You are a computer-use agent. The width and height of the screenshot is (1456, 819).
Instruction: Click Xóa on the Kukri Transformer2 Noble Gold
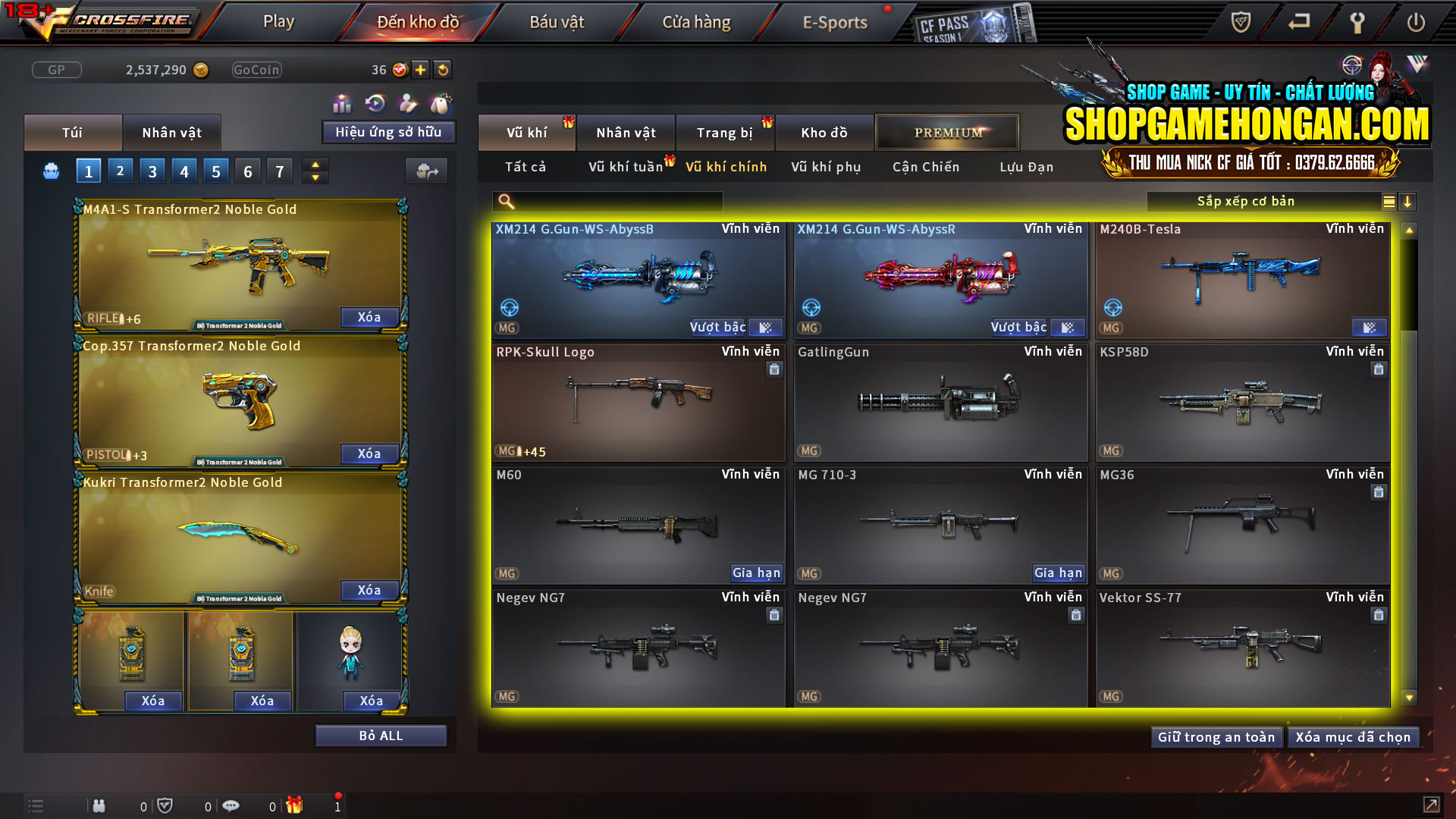pos(369,590)
